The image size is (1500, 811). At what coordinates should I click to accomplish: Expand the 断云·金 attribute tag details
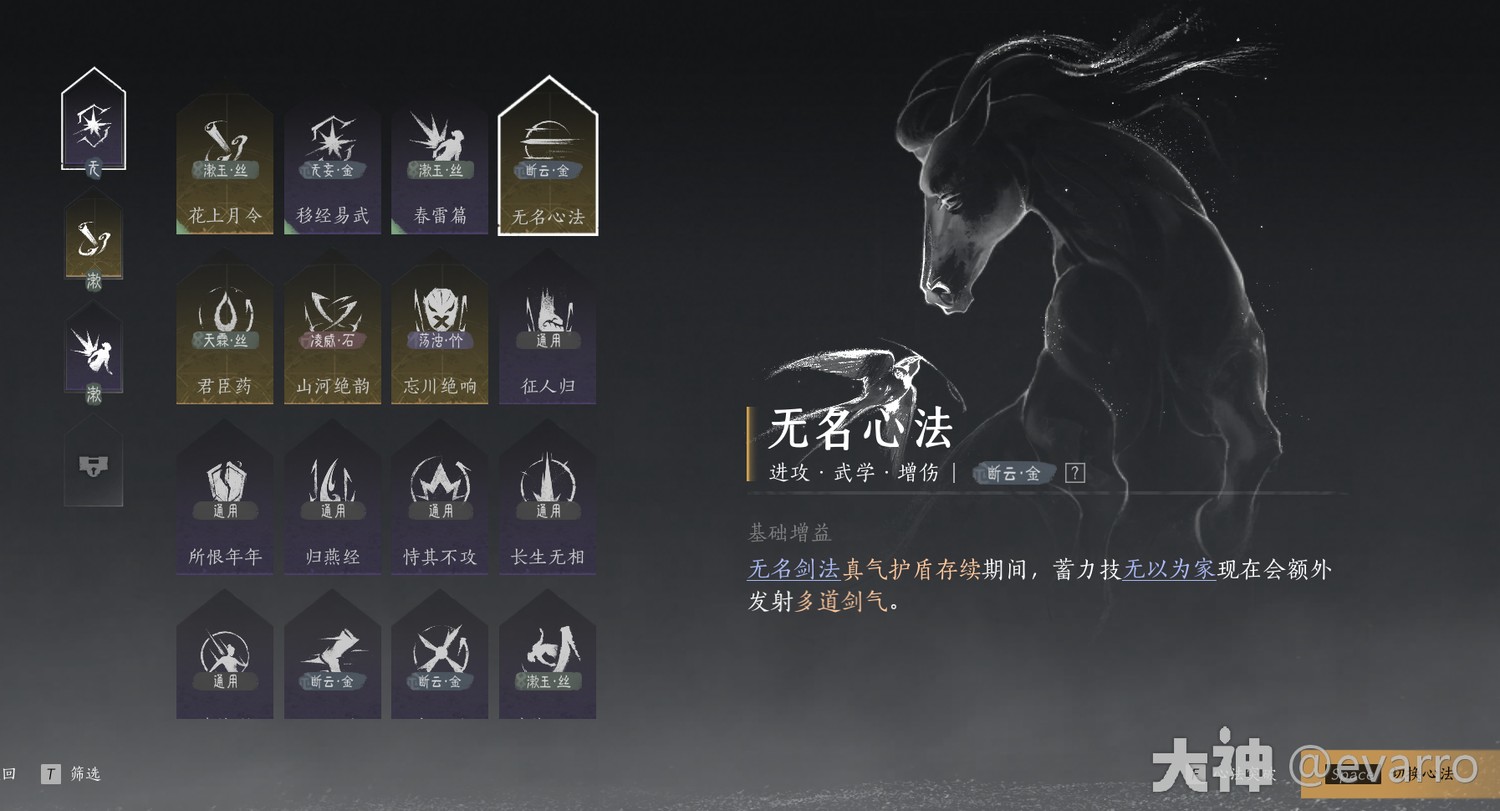click(1013, 473)
